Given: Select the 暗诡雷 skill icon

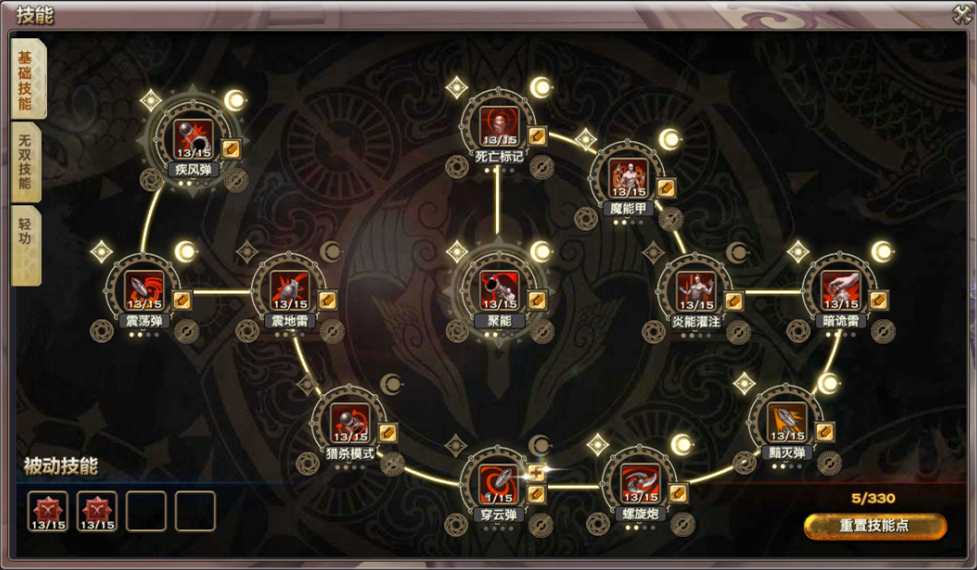Looking at the screenshot, I should pyautogui.click(x=841, y=291).
